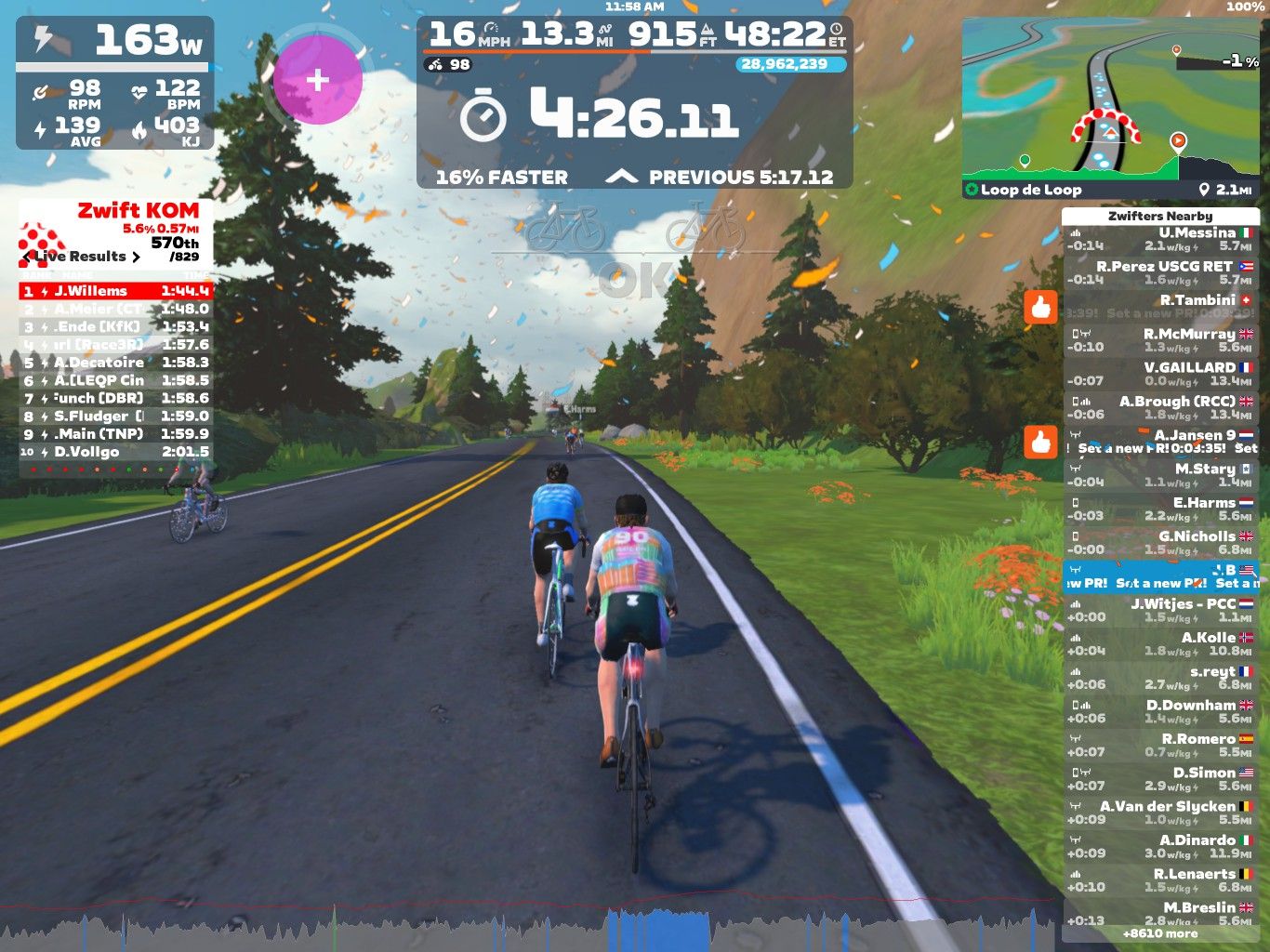Click the power graph along the bottom
The height and width of the screenshot is (952, 1270).
[530, 930]
